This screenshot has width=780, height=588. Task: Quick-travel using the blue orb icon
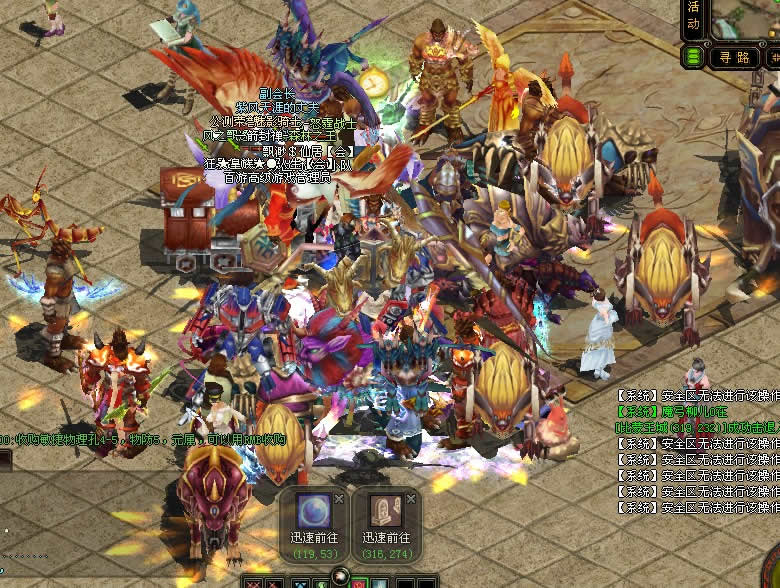point(312,511)
